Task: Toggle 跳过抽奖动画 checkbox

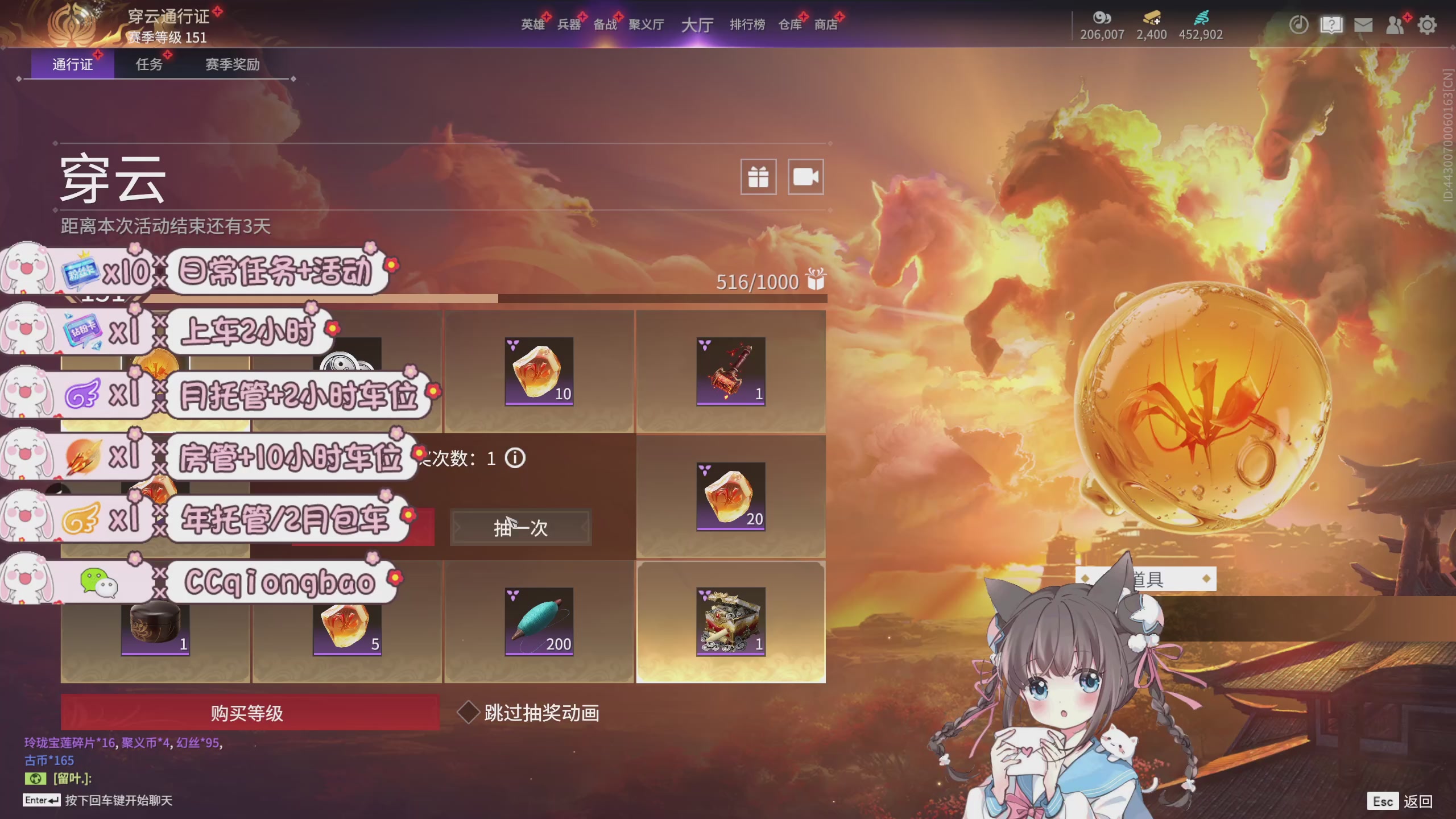Action: click(x=468, y=710)
